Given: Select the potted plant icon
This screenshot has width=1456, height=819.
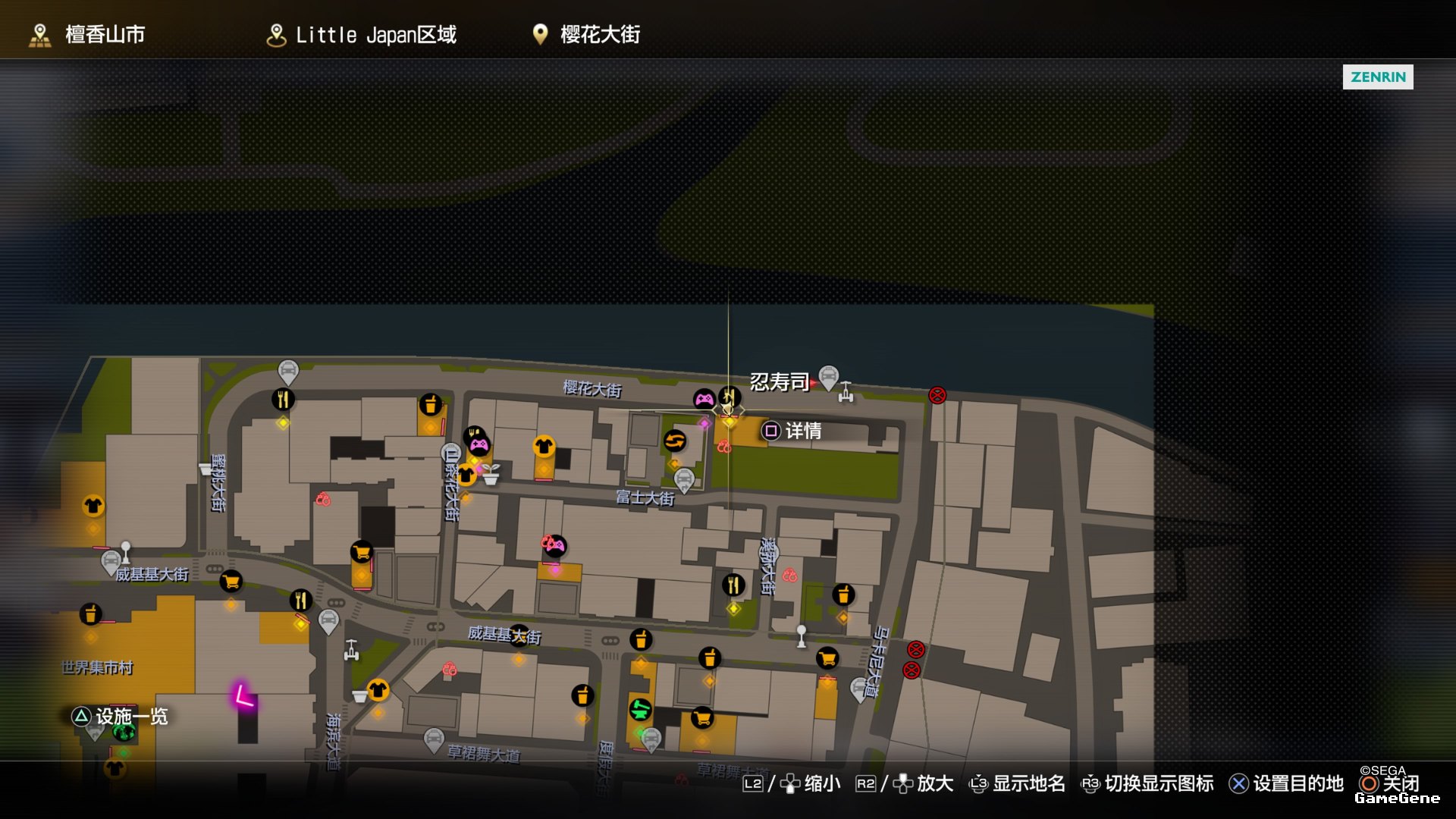Looking at the screenshot, I should [491, 474].
